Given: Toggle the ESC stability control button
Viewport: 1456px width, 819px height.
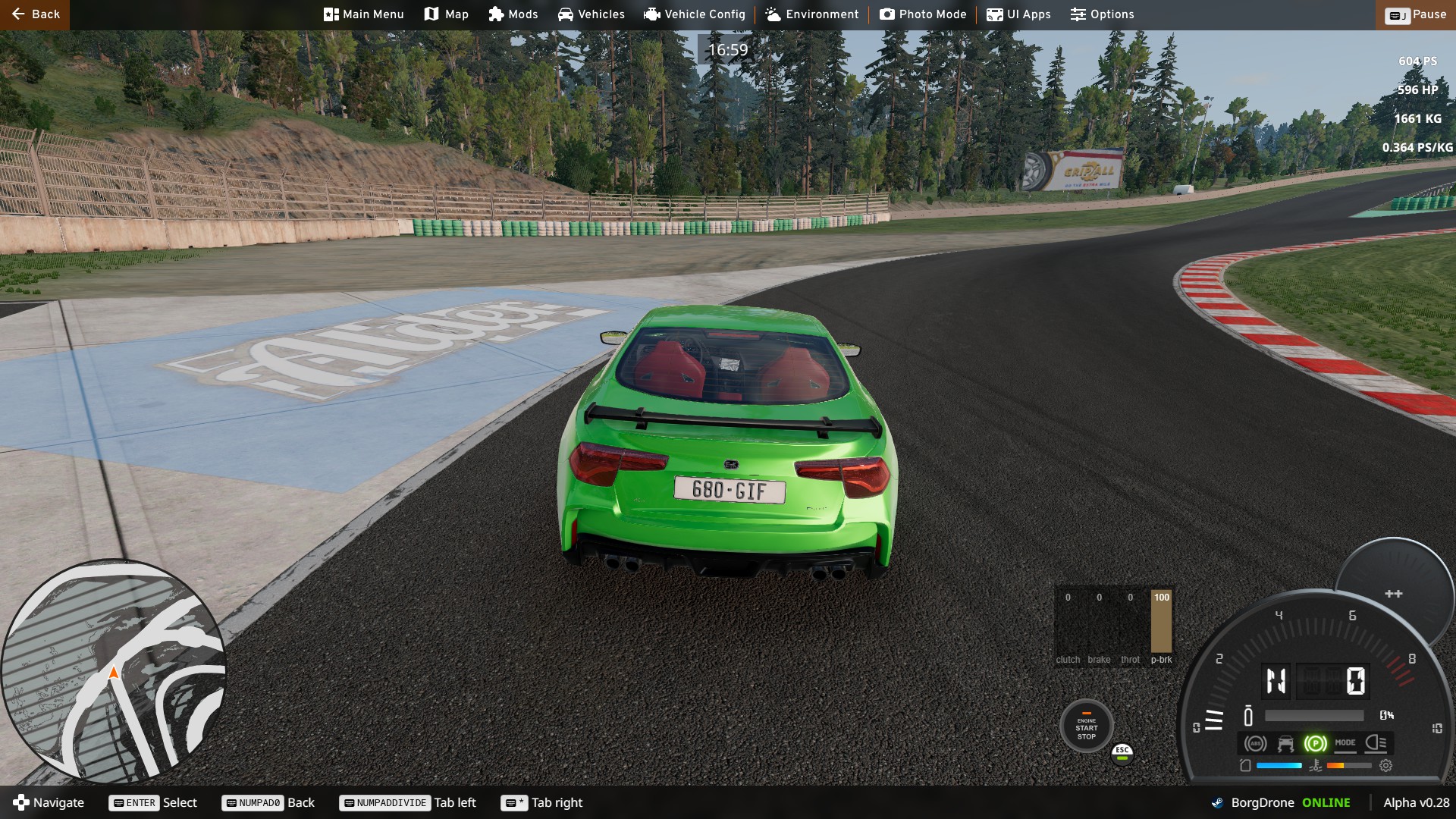Looking at the screenshot, I should click(x=1122, y=752).
